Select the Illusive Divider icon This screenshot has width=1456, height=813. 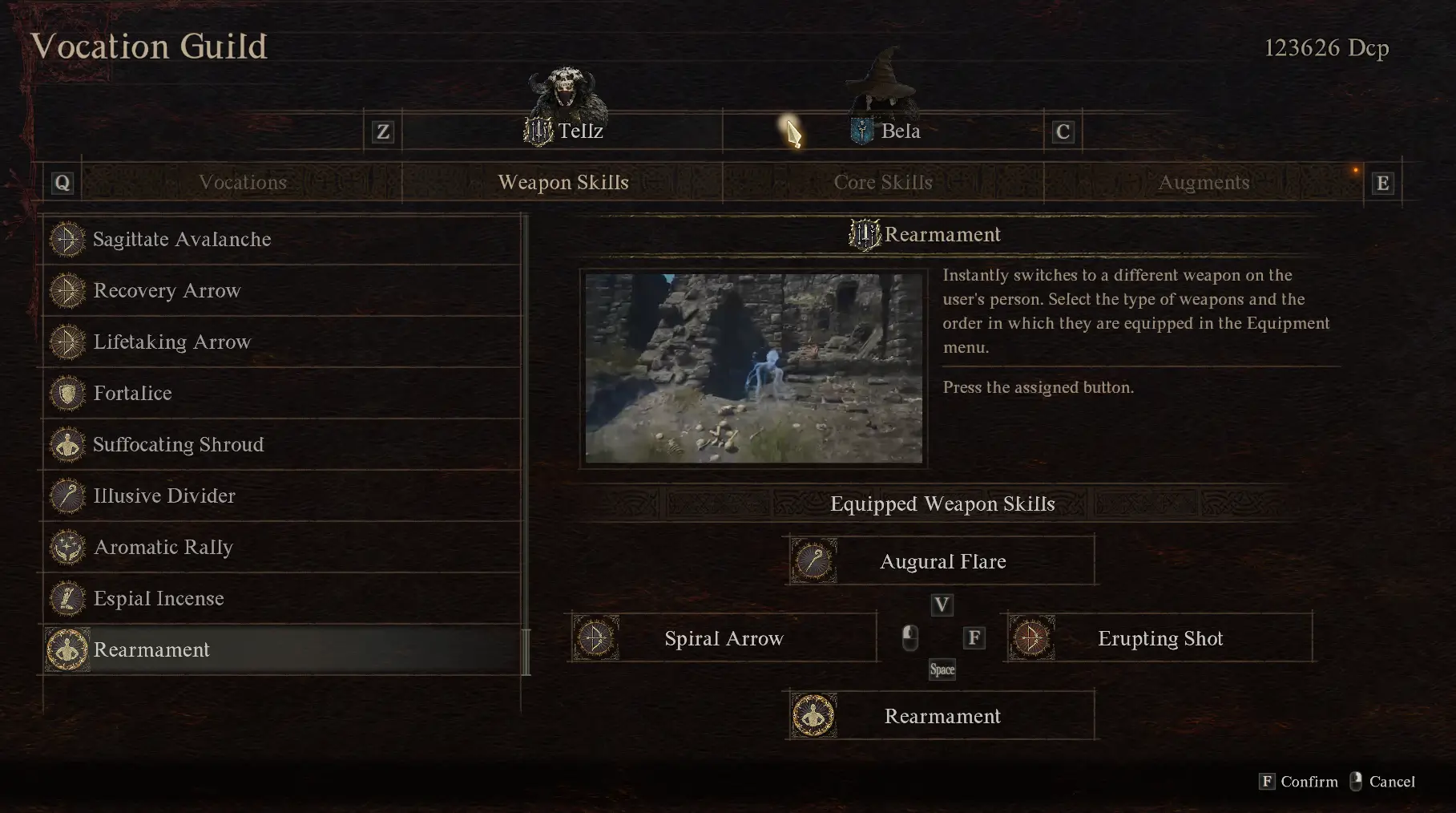pyautogui.click(x=67, y=495)
